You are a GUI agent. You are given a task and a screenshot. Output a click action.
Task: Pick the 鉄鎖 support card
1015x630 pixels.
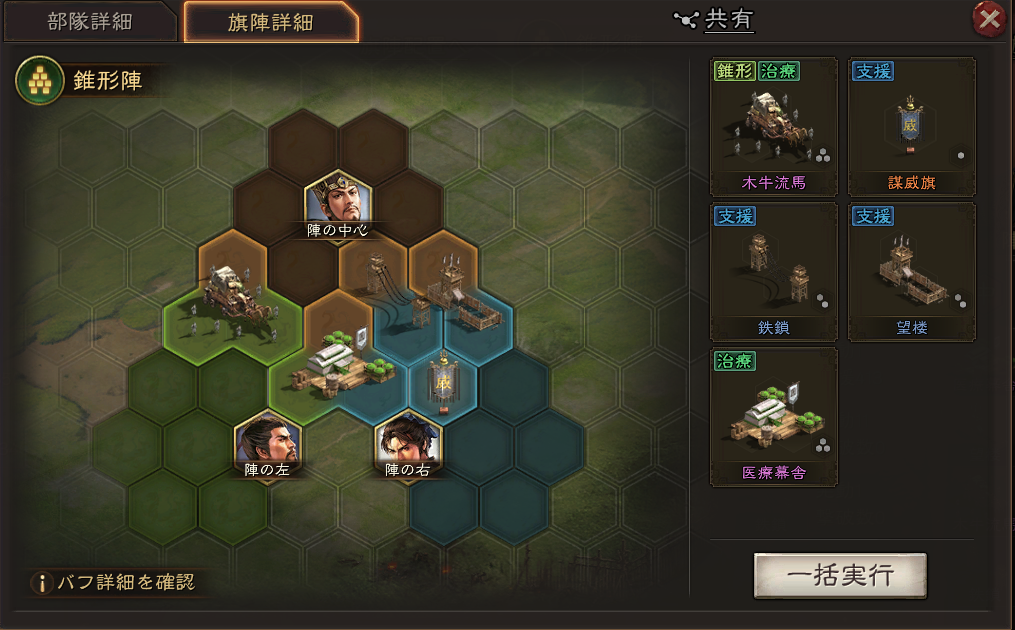[773, 272]
